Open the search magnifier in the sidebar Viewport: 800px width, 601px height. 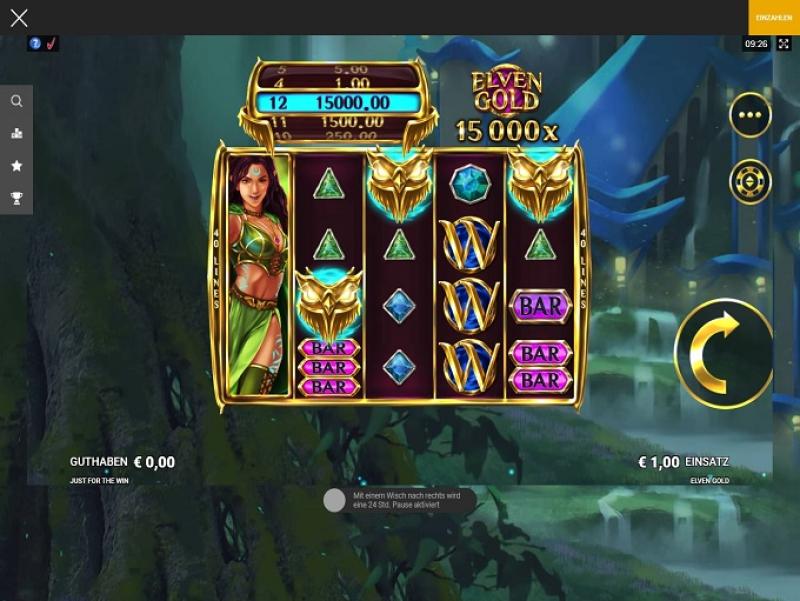pos(16,101)
